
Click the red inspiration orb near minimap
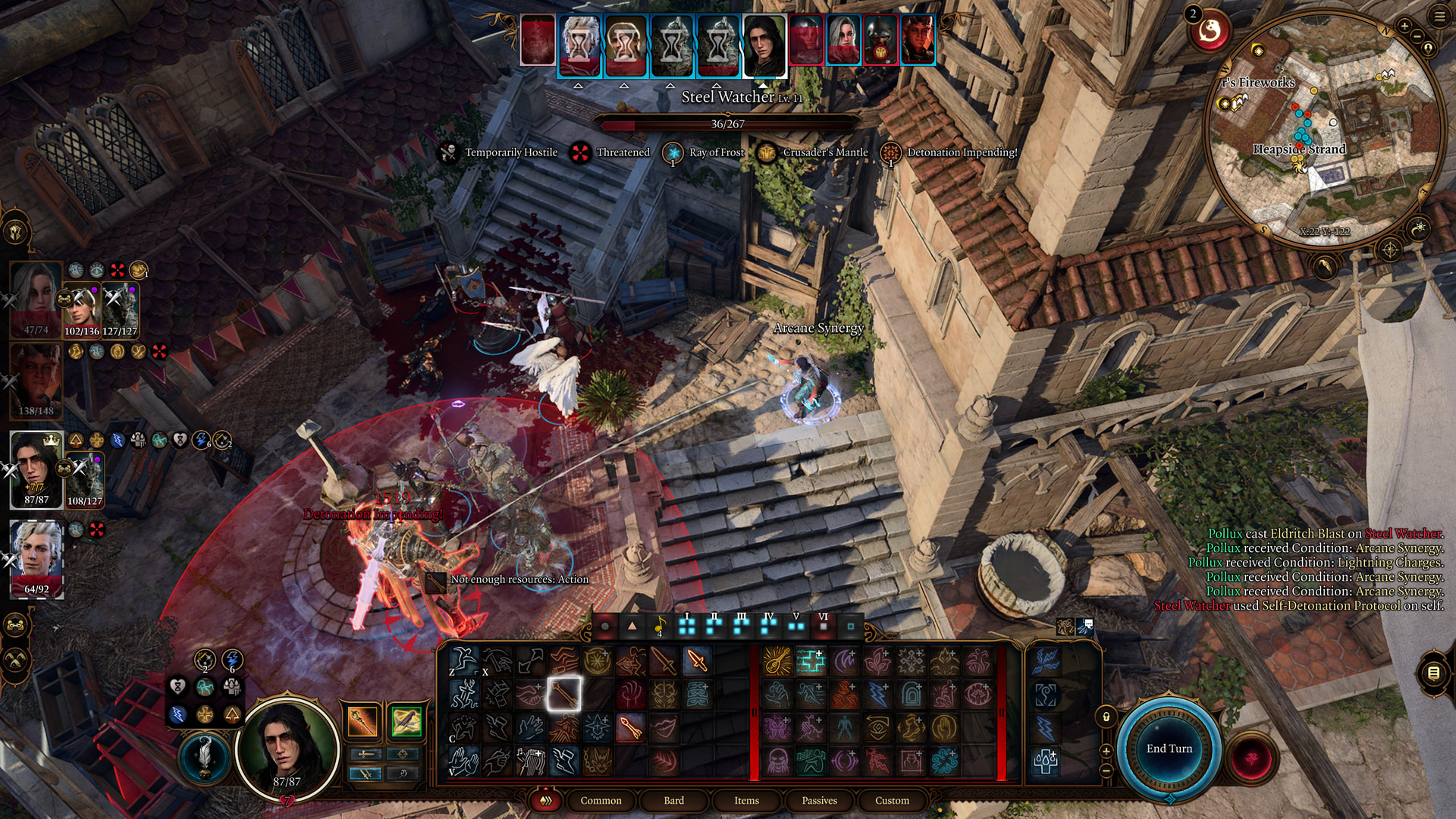(x=1210, y=31)
